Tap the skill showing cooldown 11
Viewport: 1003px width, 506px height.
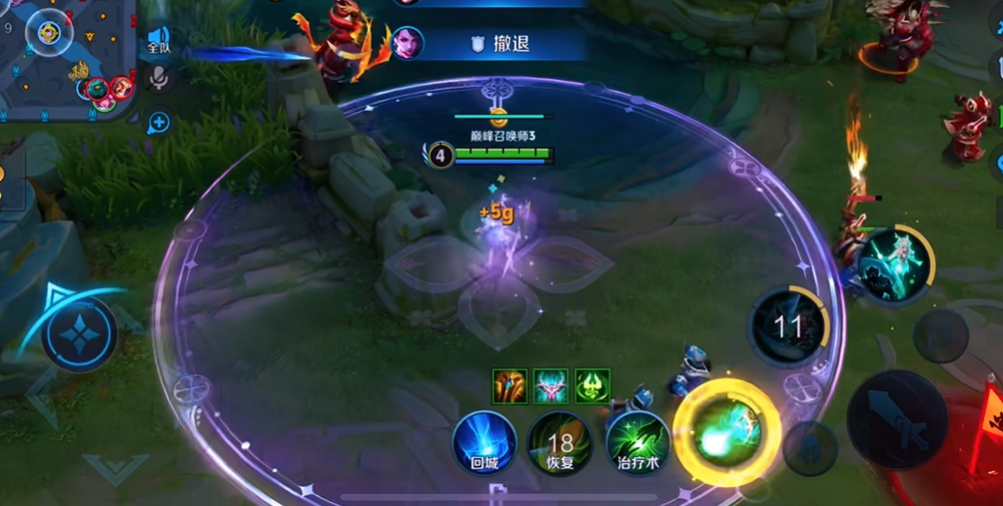tap(789, 326)
